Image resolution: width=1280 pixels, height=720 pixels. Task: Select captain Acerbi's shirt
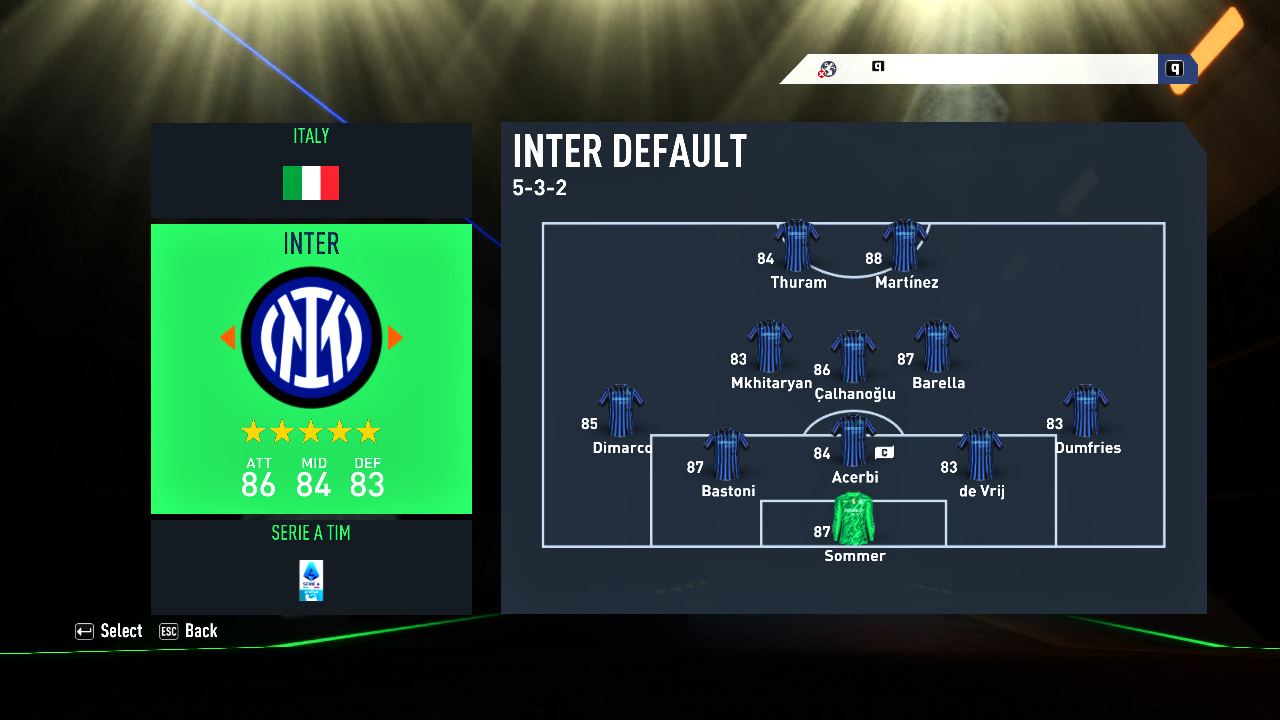point(853,440)
